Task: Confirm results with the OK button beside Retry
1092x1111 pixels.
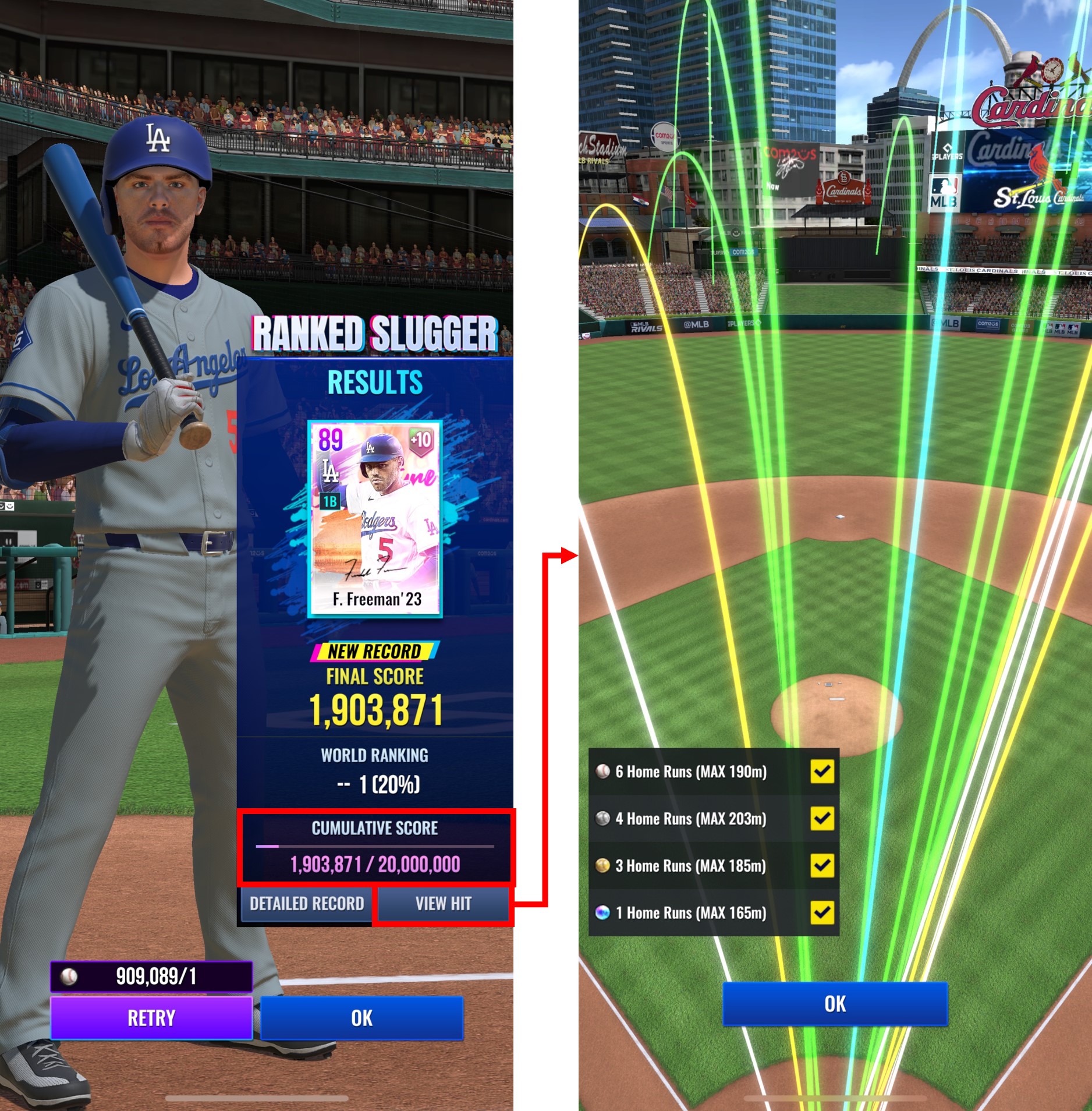Action: point(361,1018)
